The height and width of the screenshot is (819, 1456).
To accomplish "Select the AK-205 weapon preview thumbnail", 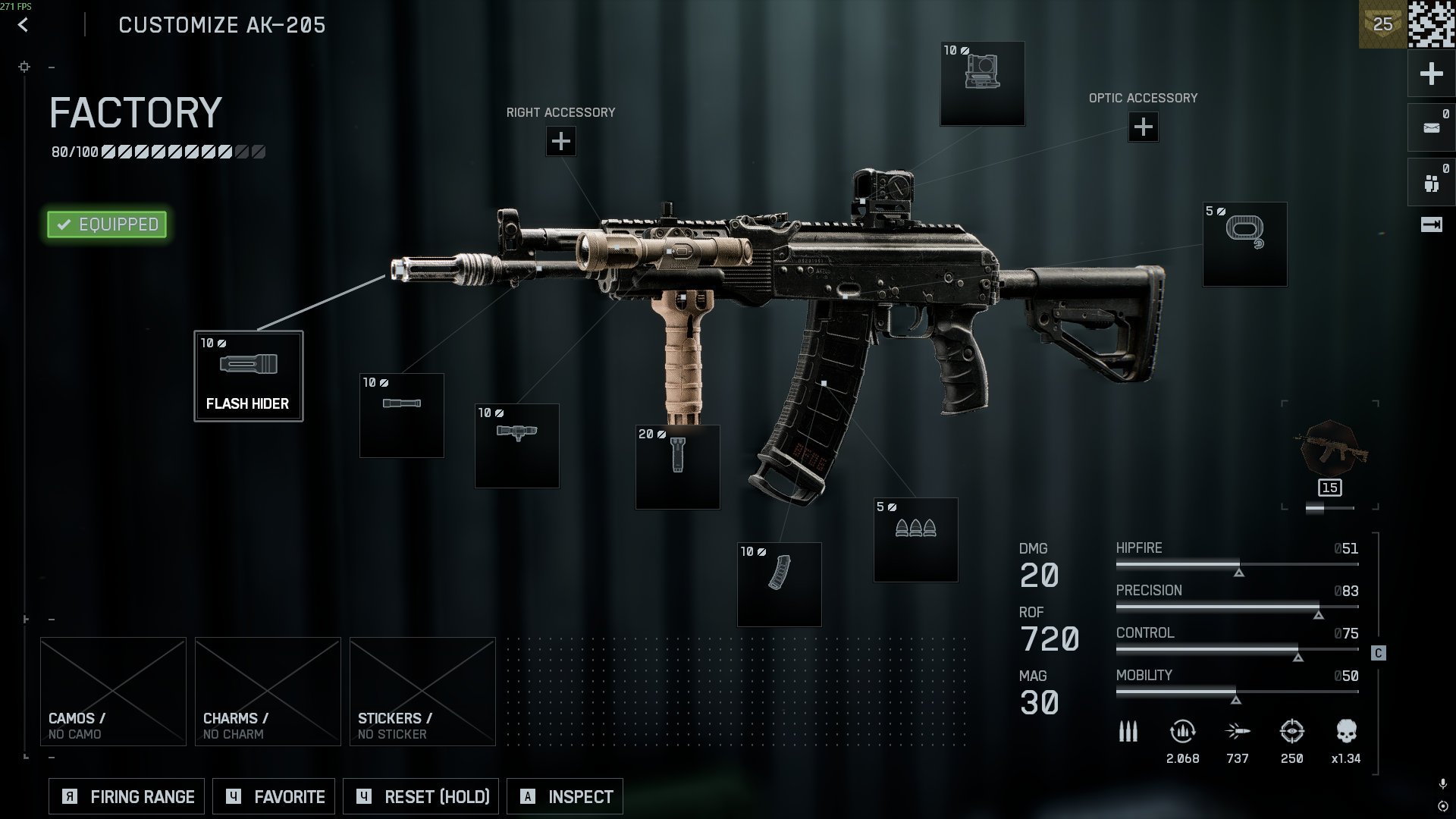I will [x=1329, y=449].
